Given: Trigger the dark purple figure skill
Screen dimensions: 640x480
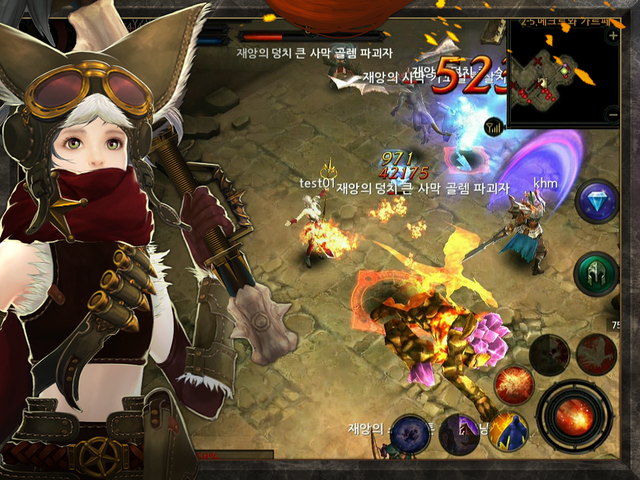Looking at the screenshot, I should click(459, 434).
